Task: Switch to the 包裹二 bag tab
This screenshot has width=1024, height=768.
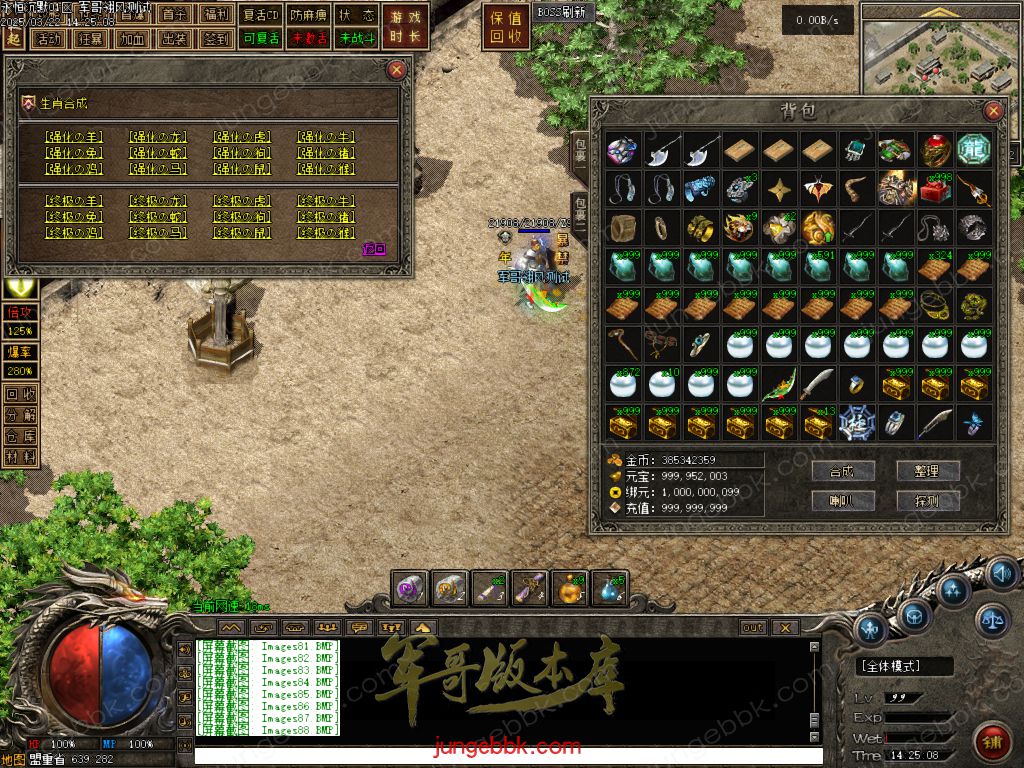Action: (x=579, y=215)
